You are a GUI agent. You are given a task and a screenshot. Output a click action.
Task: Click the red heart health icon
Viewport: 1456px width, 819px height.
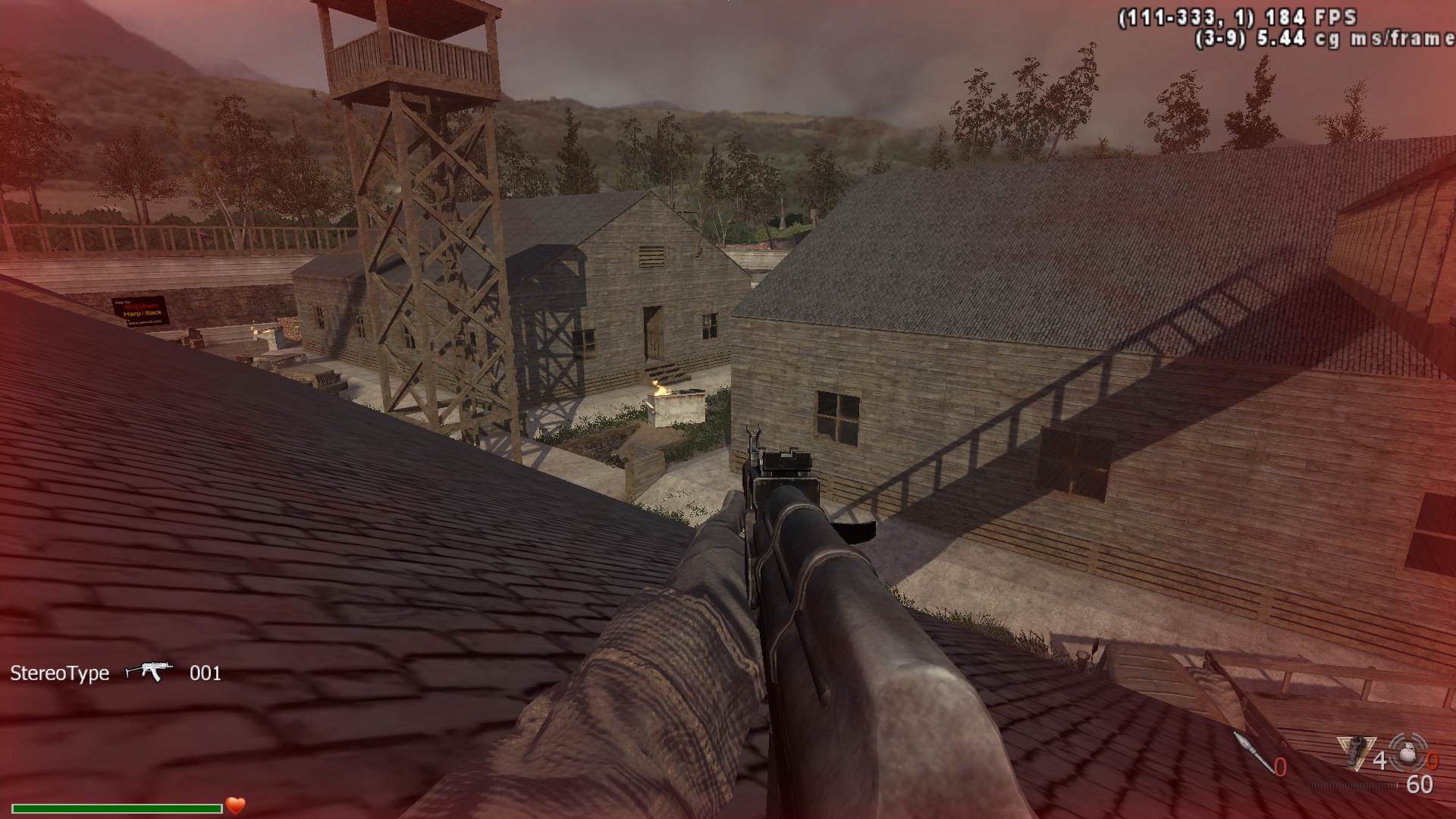click(x=236, y=805)
